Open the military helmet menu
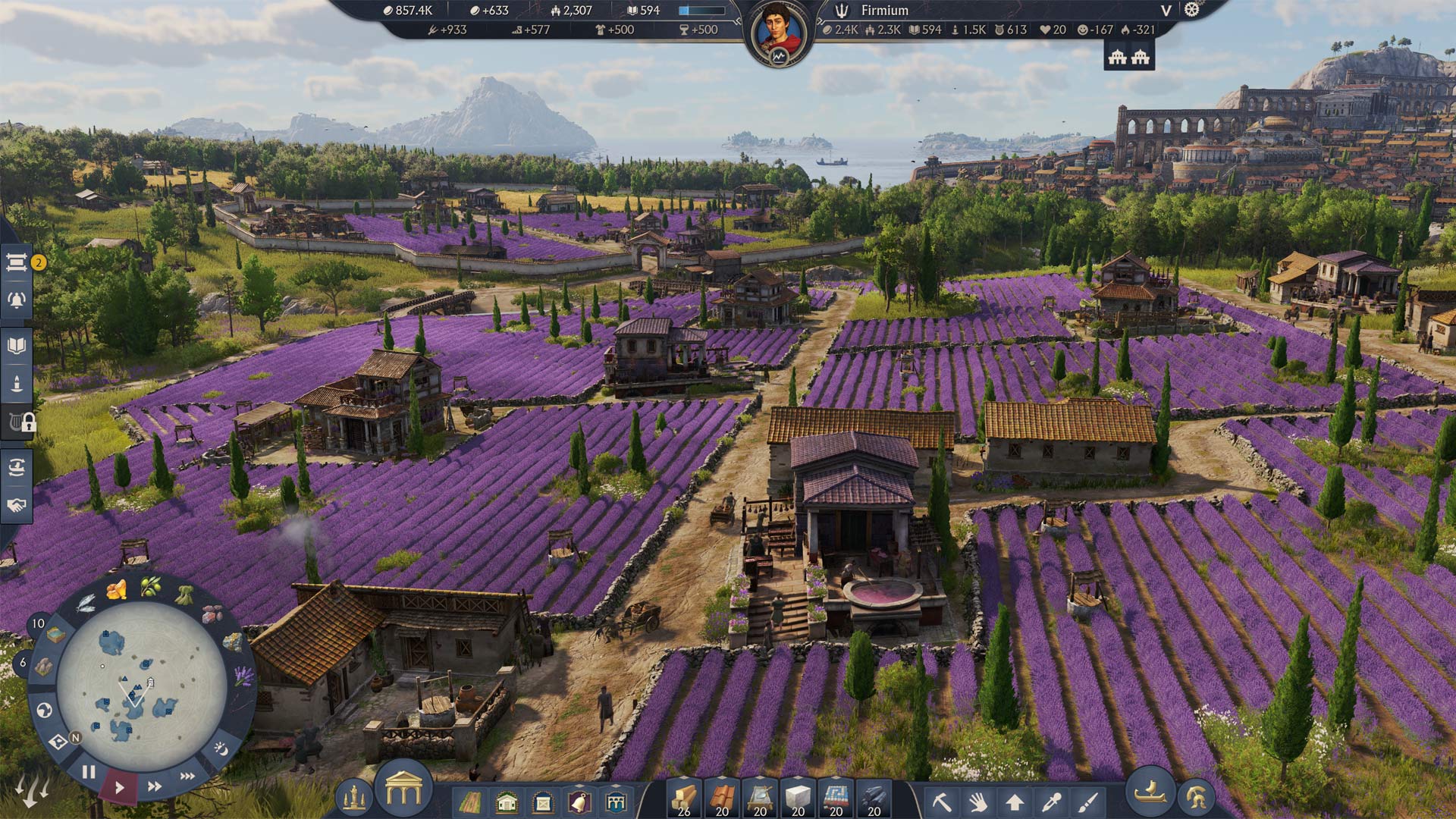The image size is (1456, 819). 1197,797
